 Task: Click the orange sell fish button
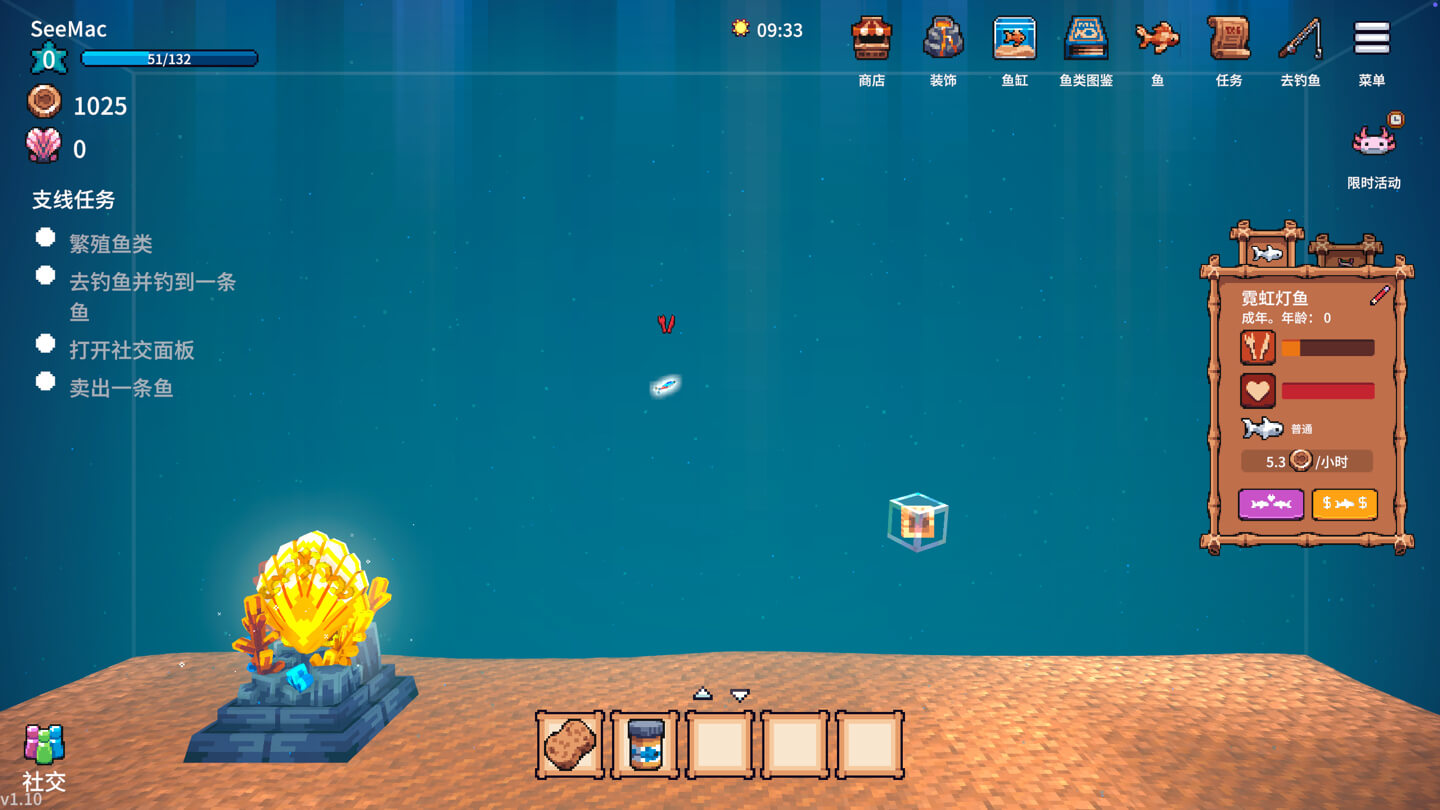[x=1344, y=504]
